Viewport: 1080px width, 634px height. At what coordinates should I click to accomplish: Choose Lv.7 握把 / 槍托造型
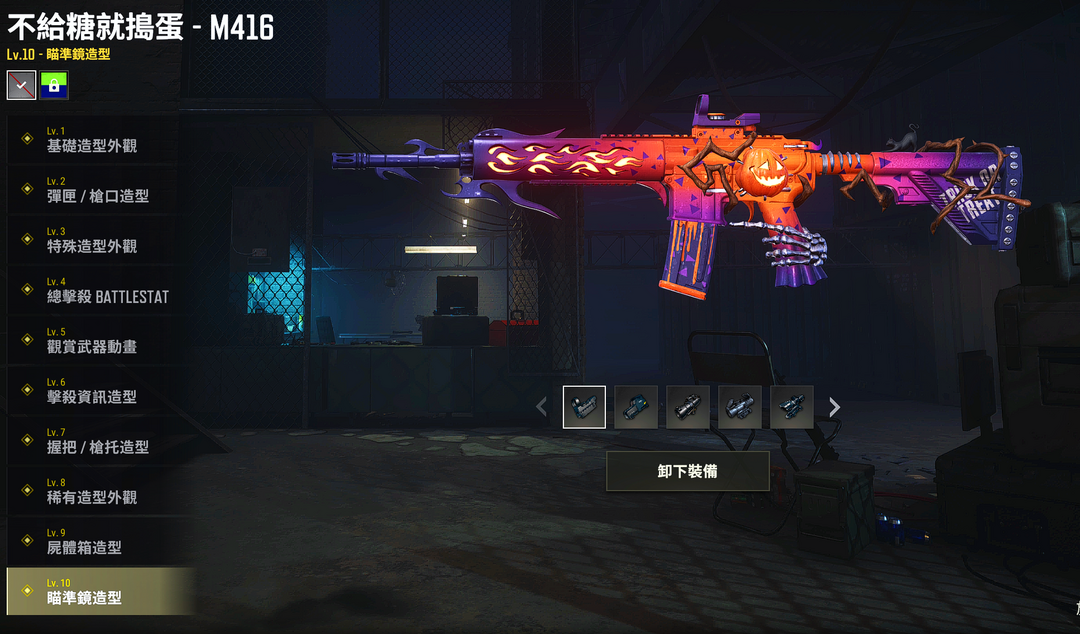pyautogui.click(x=97, y=441)
